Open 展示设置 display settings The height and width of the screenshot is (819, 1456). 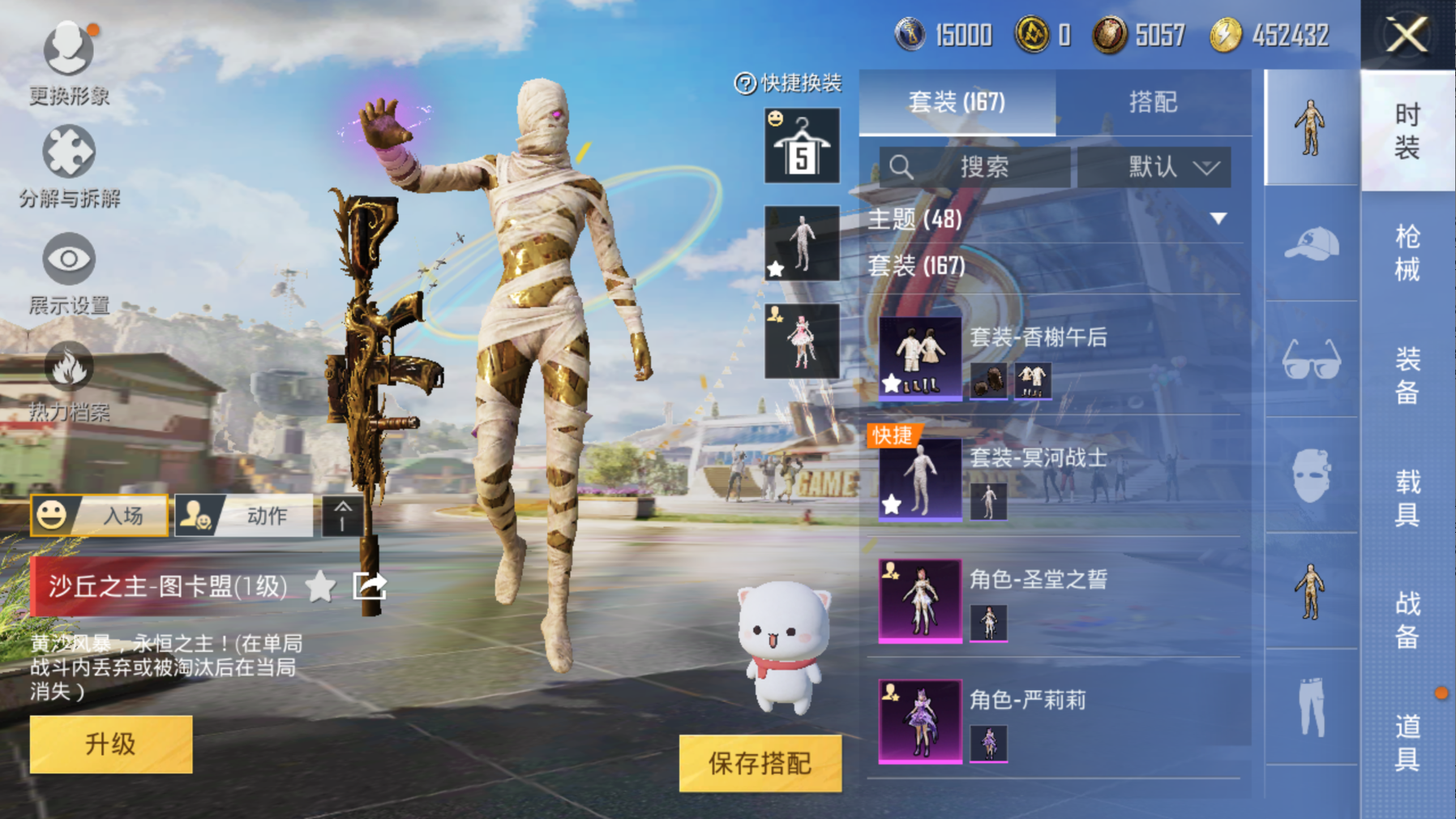point(69,272)
